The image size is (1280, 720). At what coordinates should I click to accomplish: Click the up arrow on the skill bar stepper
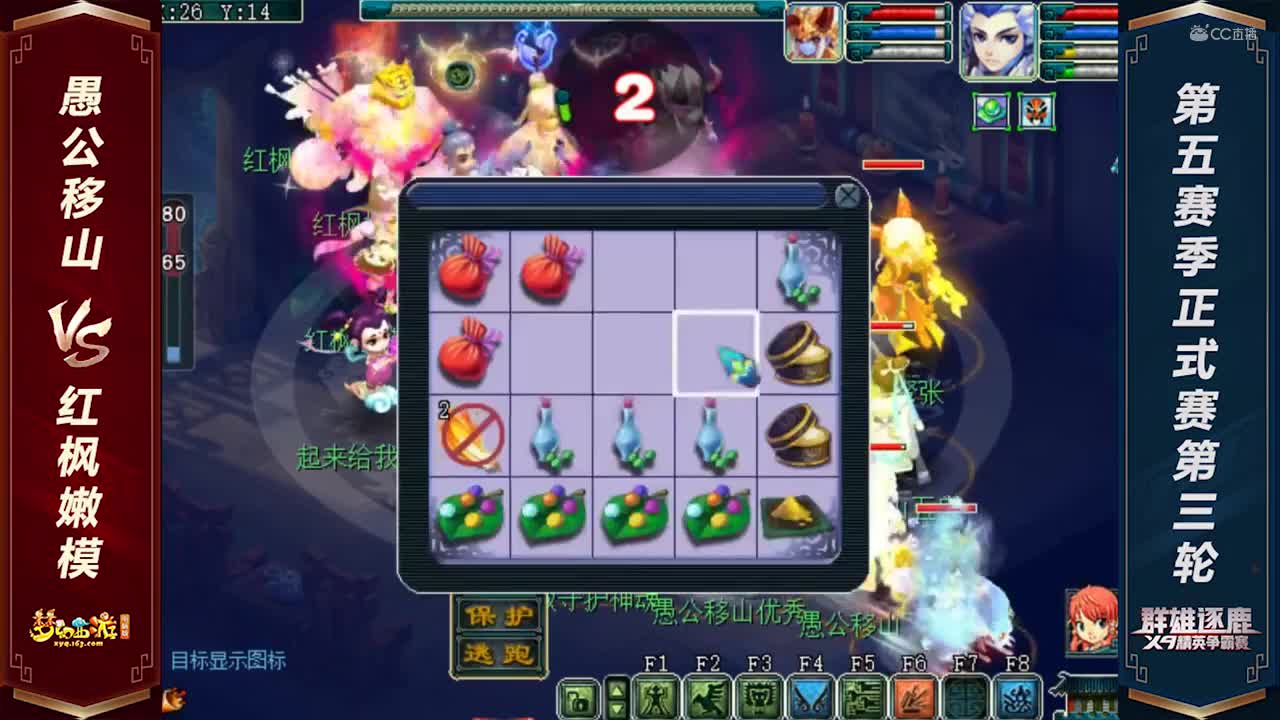point(616,690)
